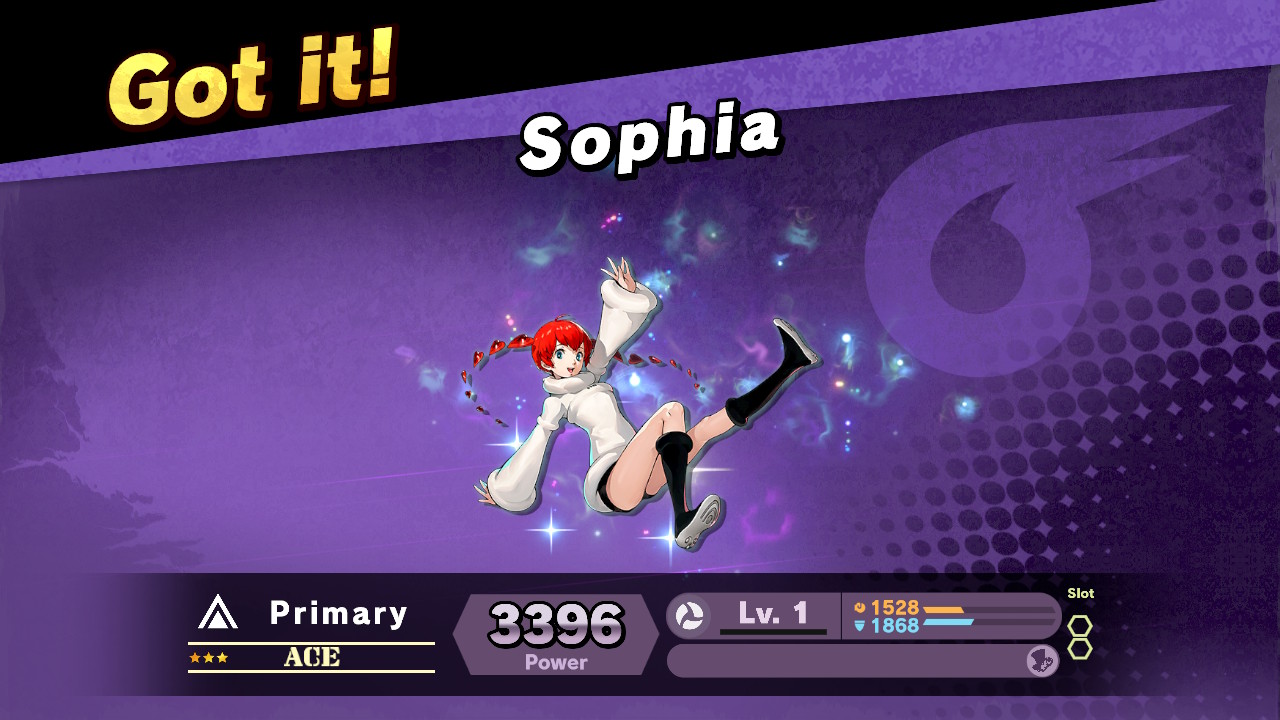Click the skill icon in the ability bar

pyautogui.click(x=1040, y=660)
